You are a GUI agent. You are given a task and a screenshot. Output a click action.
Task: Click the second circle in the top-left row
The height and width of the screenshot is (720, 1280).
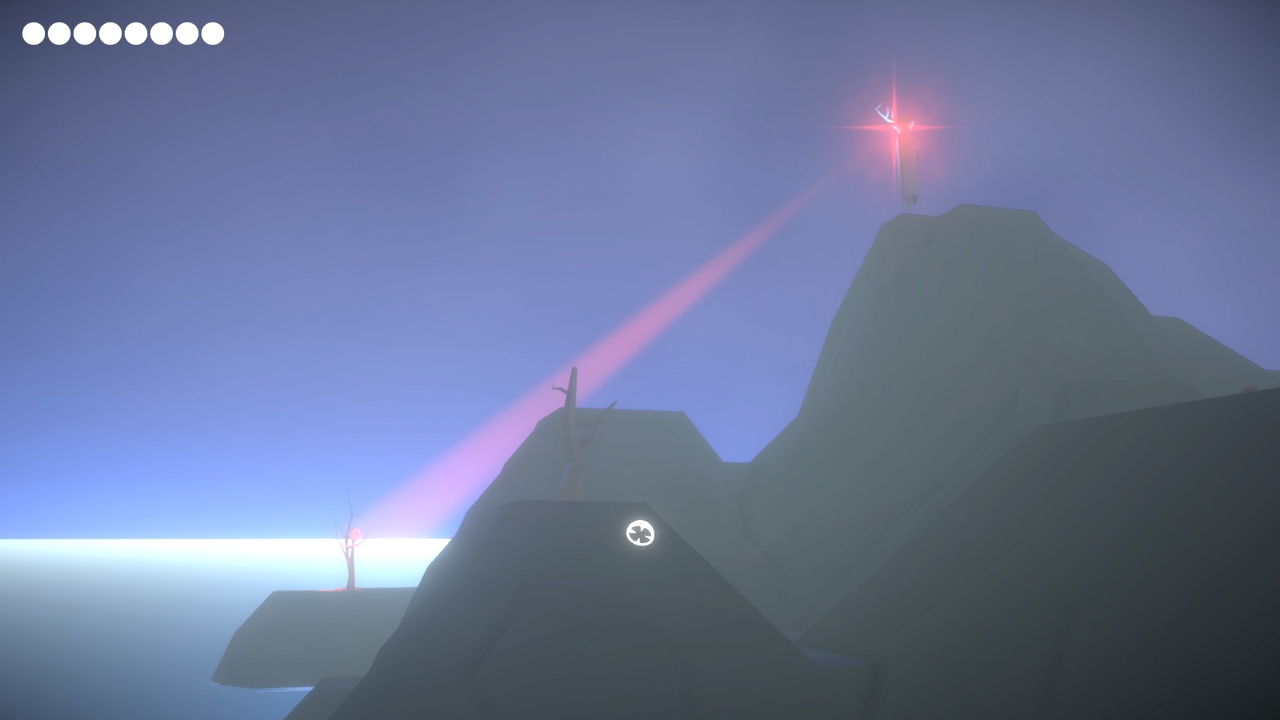(x=58, y=33)
